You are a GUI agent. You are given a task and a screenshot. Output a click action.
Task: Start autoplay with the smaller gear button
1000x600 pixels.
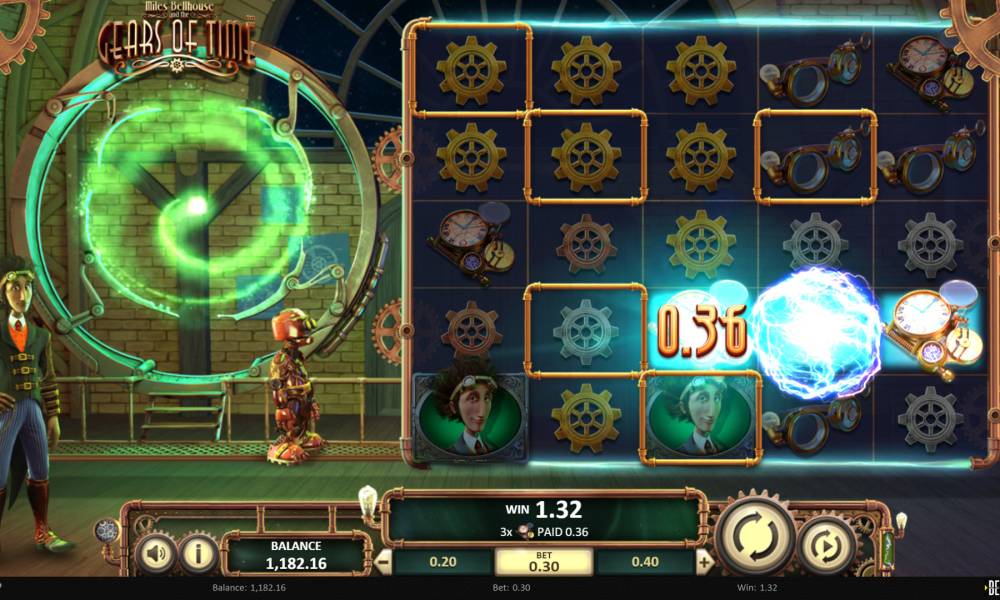[827, 545]
